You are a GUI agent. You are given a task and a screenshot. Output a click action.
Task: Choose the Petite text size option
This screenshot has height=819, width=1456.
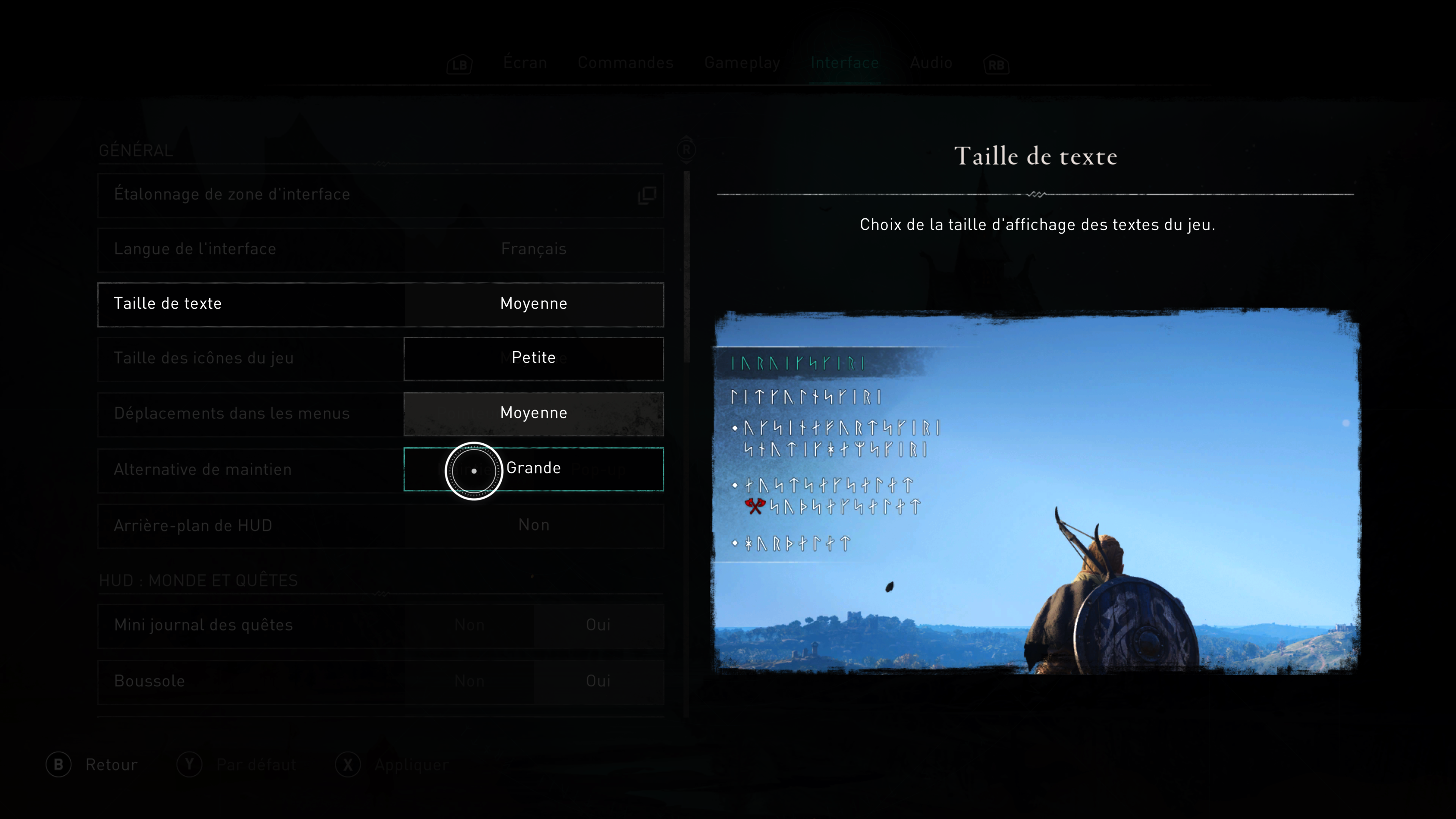(x=533, y=358)
